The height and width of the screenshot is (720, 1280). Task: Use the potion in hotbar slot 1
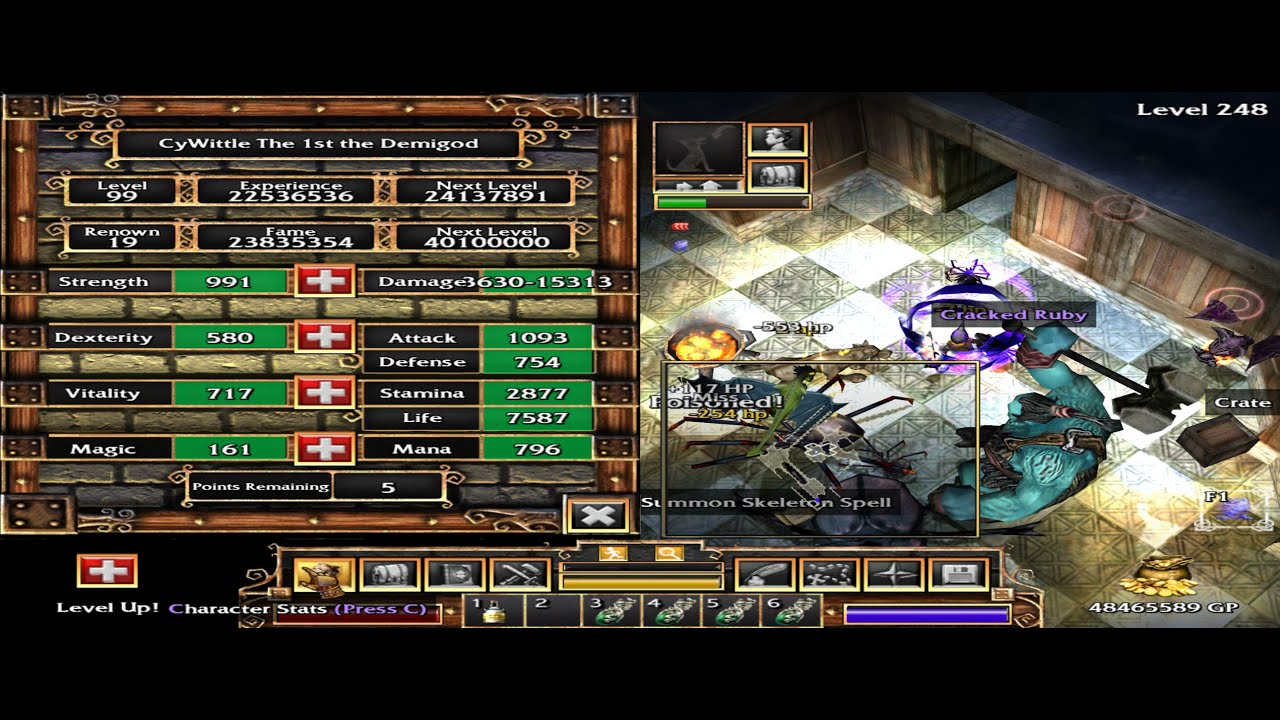[492, 611]
